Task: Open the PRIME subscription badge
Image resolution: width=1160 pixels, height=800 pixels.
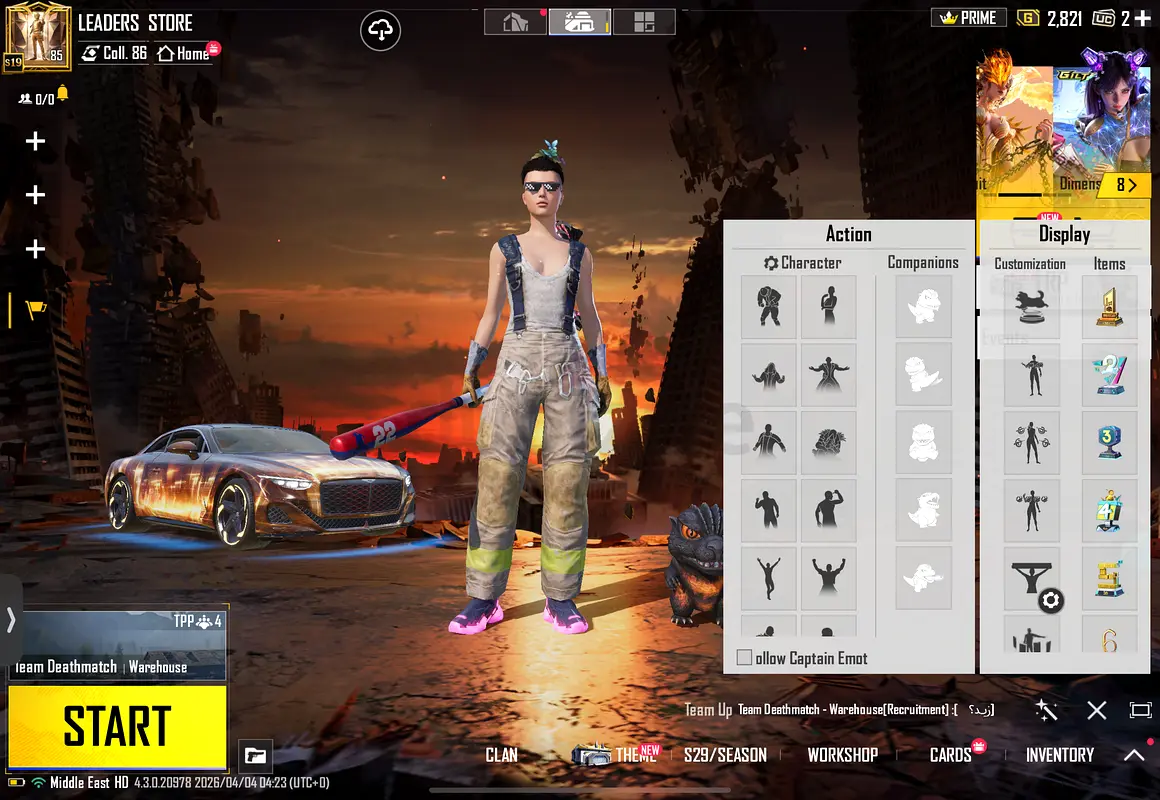Action: (x=968, y=18)
